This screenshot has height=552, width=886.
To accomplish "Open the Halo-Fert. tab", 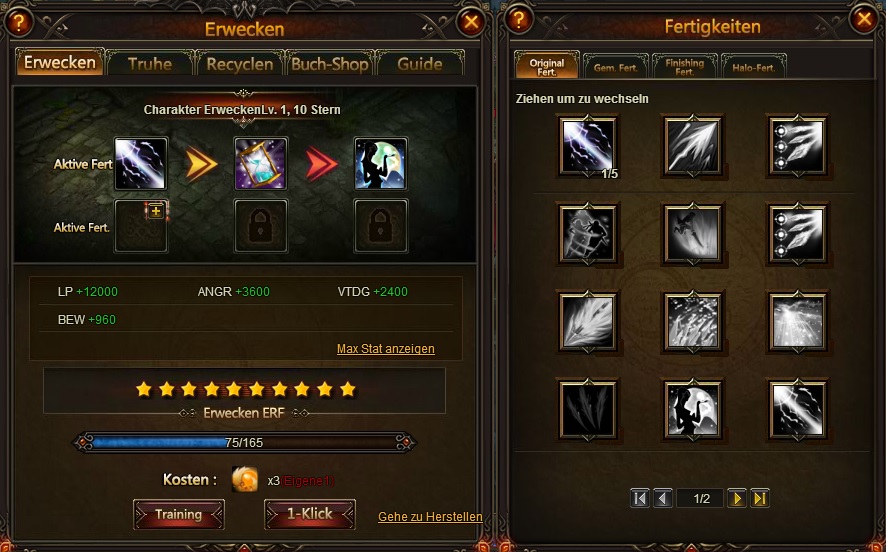I will tap(753, 67).
